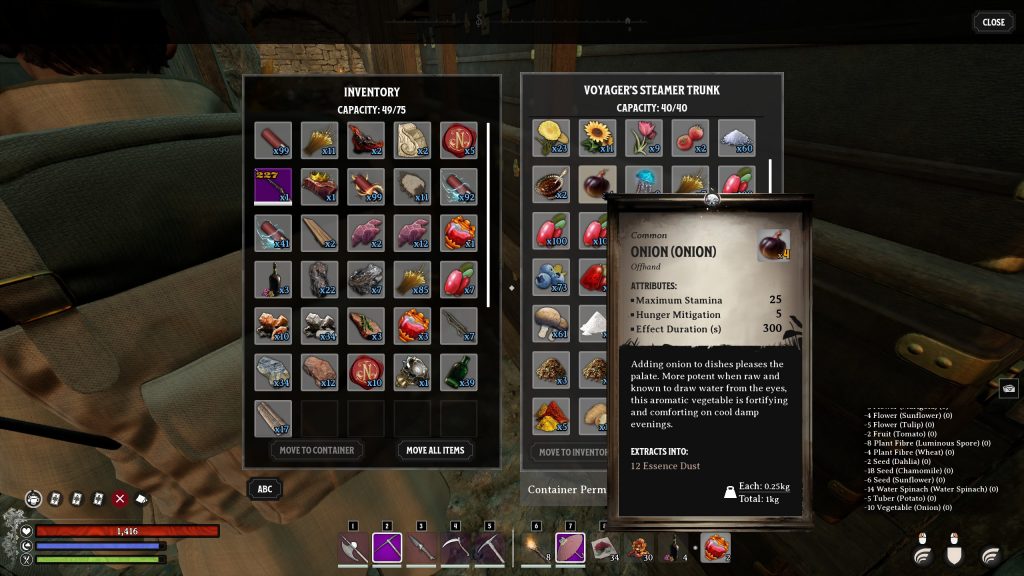Select the green bottle in the inventory
The image size is (1024, 576).
coord(458,370)
